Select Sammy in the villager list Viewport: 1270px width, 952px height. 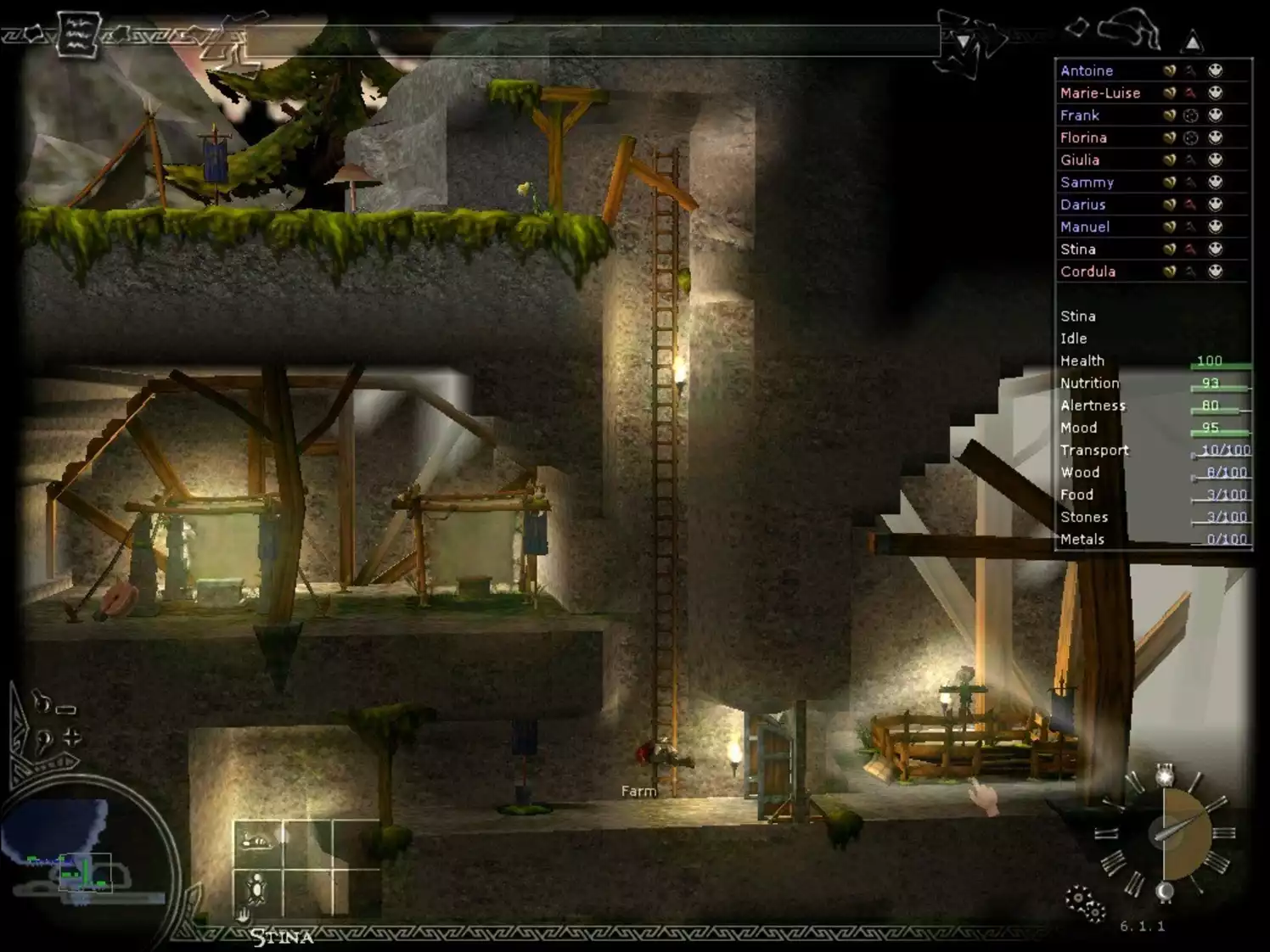[x=1087, y=182]
